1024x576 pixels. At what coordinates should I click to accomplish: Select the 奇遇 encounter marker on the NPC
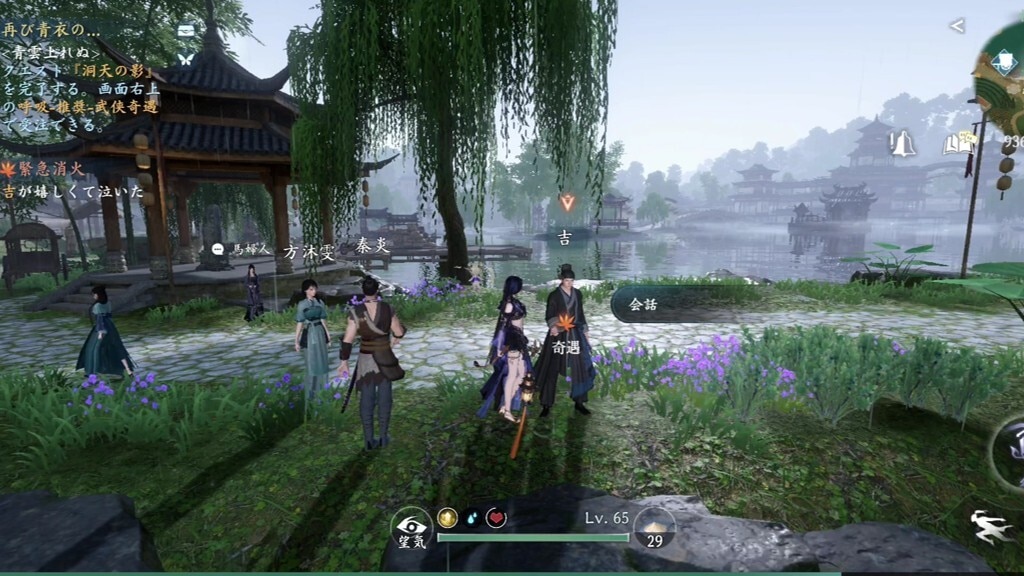pyautogui.click(x=565, y=334)
